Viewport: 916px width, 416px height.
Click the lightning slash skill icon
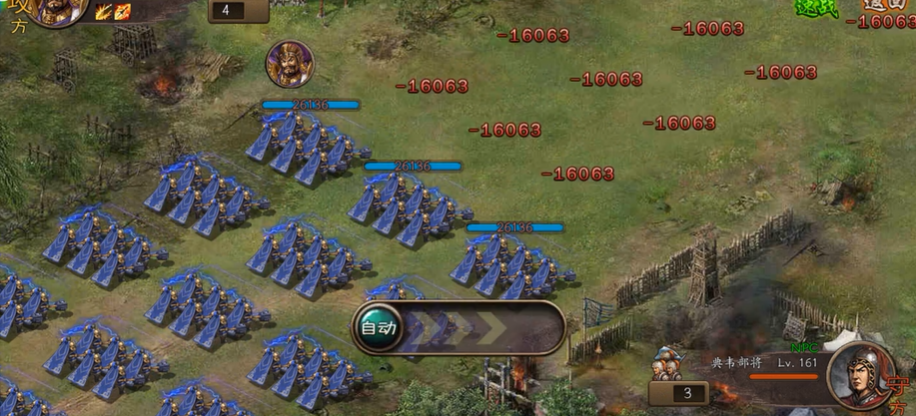[x=103, y=12]
